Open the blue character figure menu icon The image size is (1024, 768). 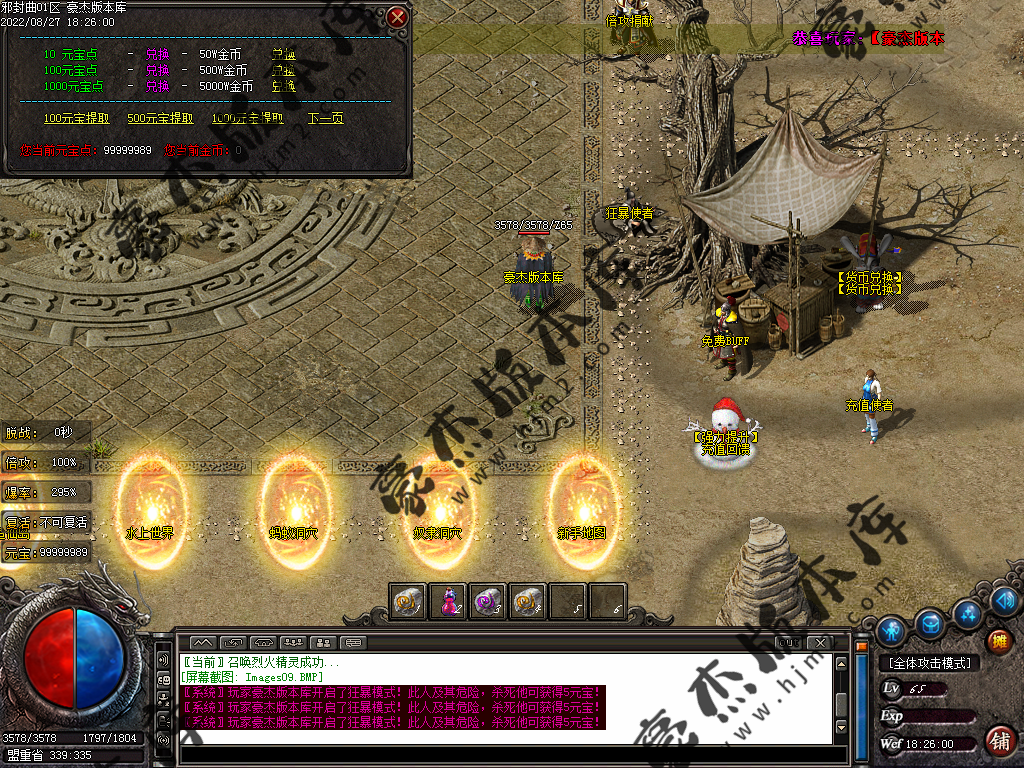pyautogui.click(x=890, y=630)
